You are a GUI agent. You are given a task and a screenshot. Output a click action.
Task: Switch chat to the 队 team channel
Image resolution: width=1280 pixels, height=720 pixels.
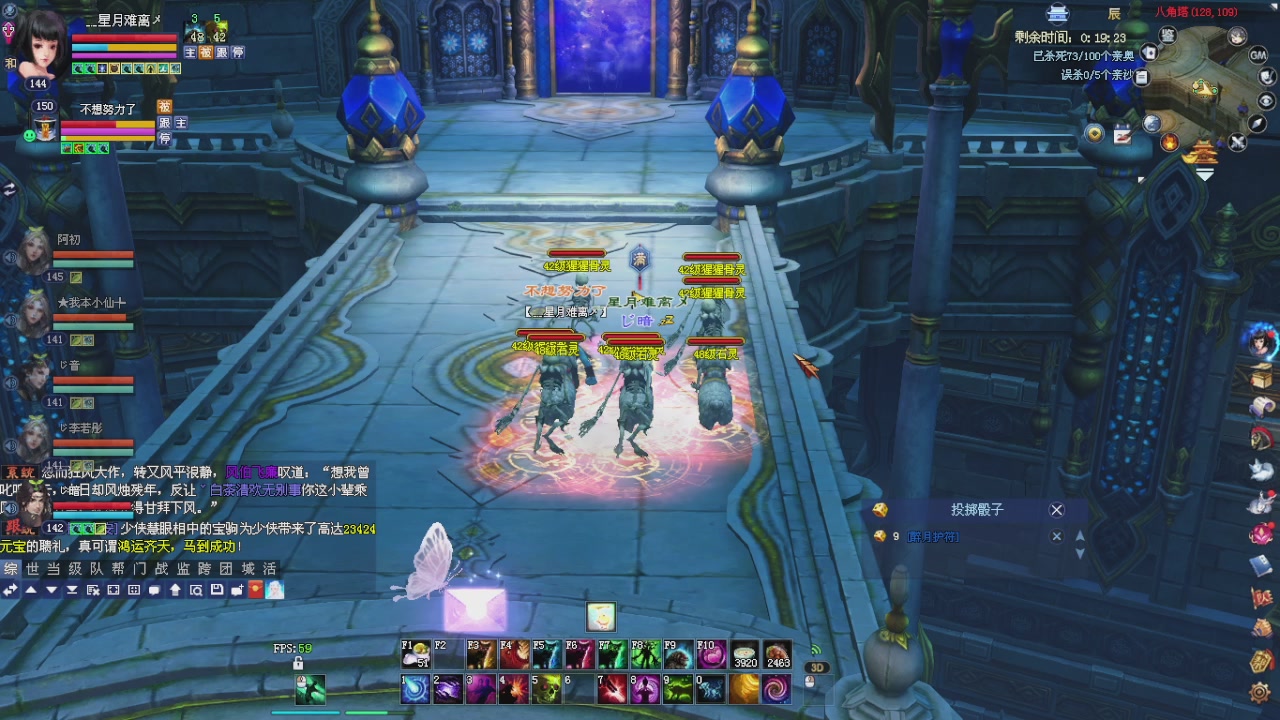pos(97,568)
